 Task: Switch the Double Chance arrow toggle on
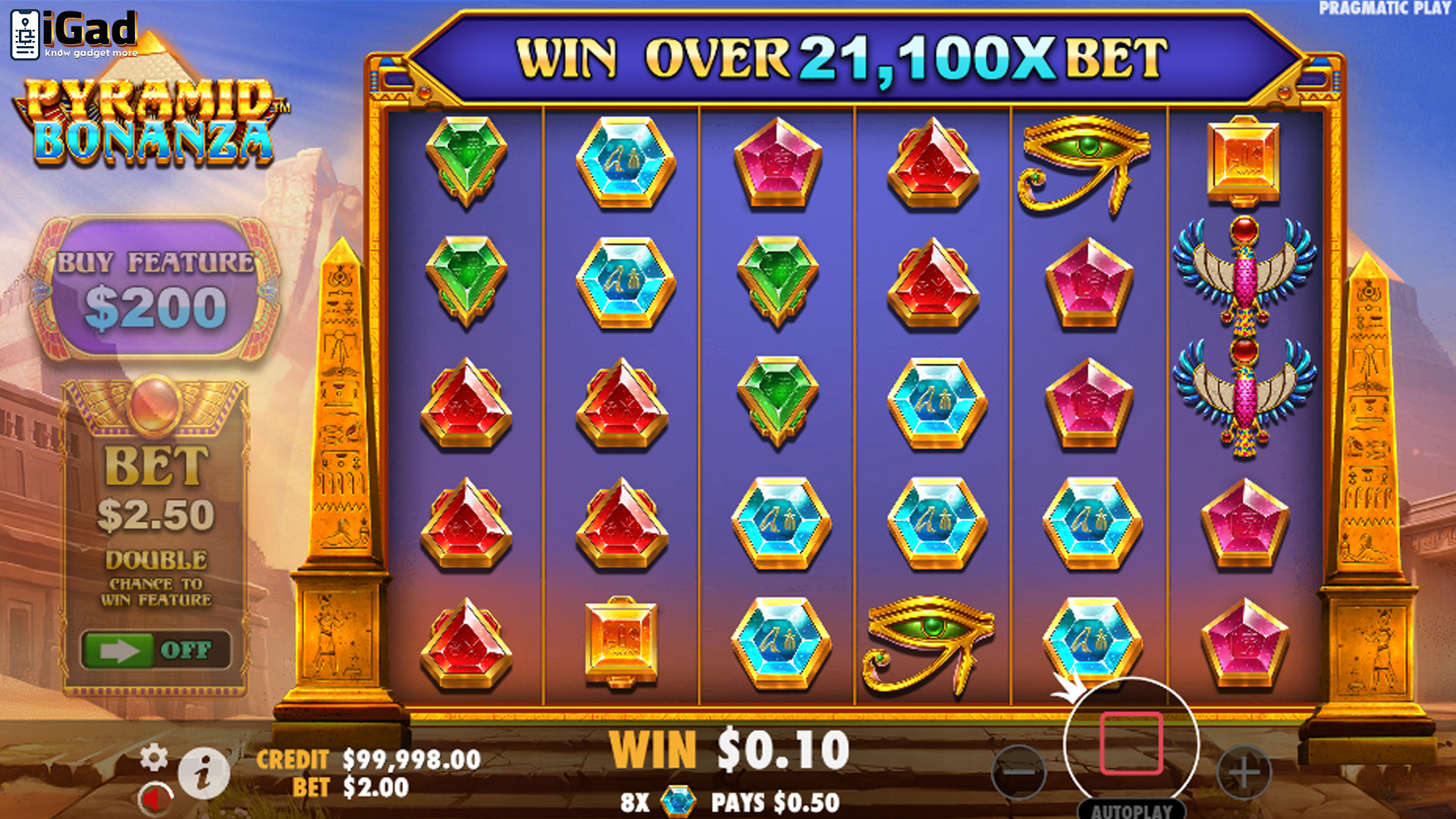(x=121, y=651)
